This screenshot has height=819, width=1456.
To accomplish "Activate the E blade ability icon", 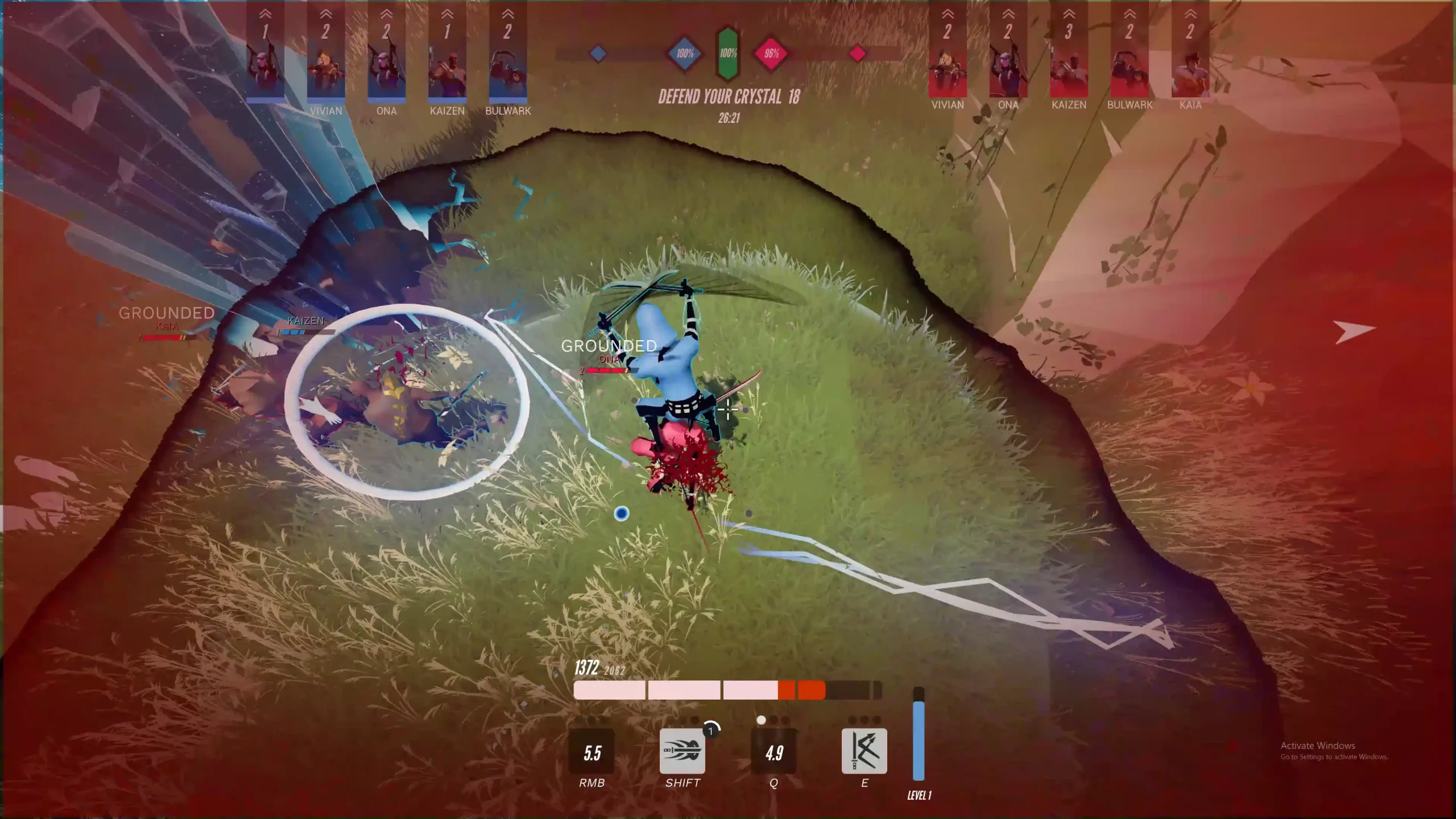I will pos(864,751).
